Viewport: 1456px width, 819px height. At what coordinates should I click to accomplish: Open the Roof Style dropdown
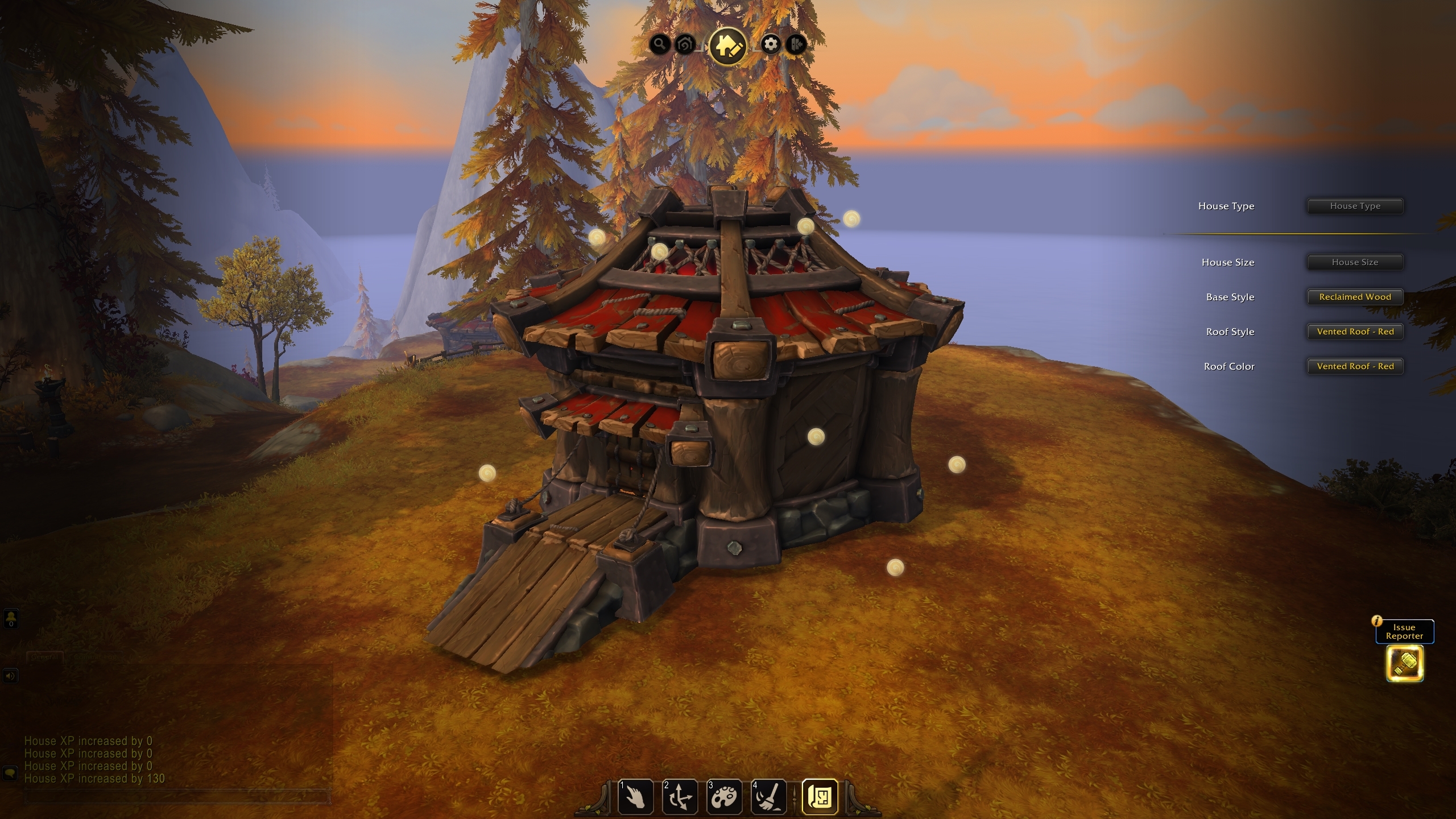[1355, 332]
